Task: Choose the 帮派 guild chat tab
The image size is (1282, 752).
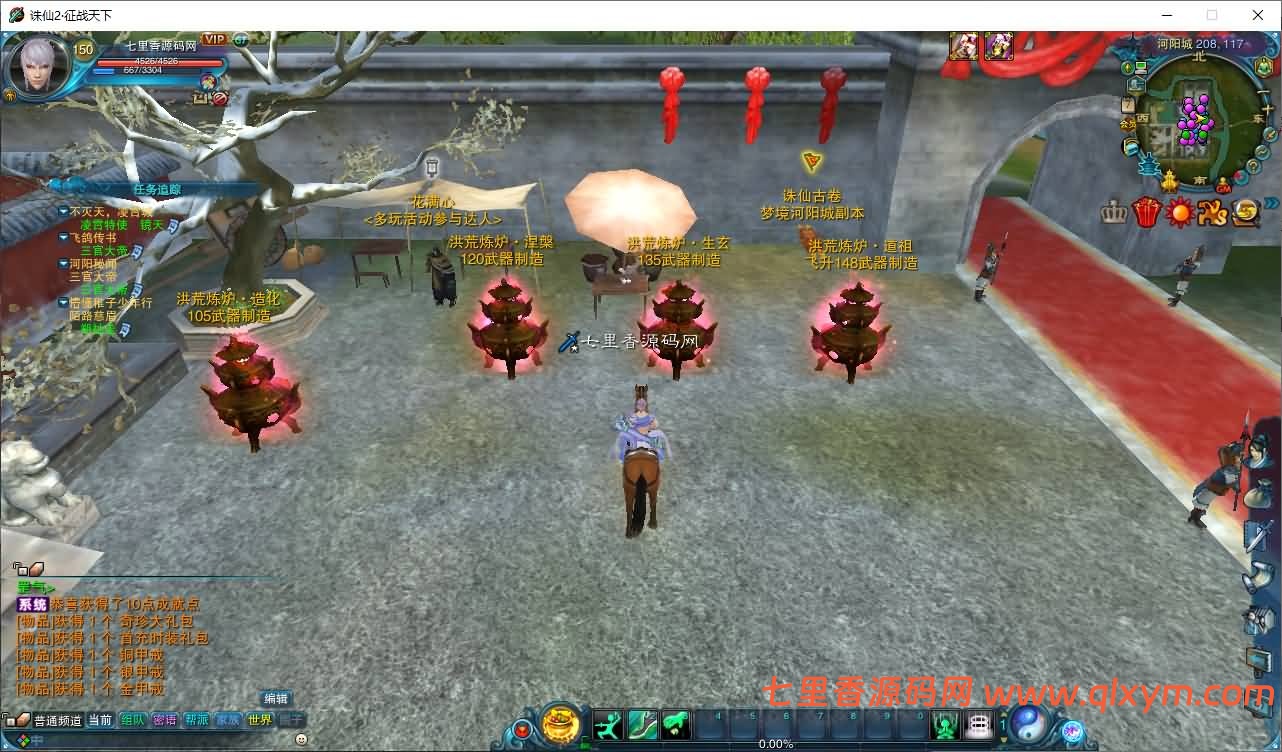Action: tap(197, 720)
